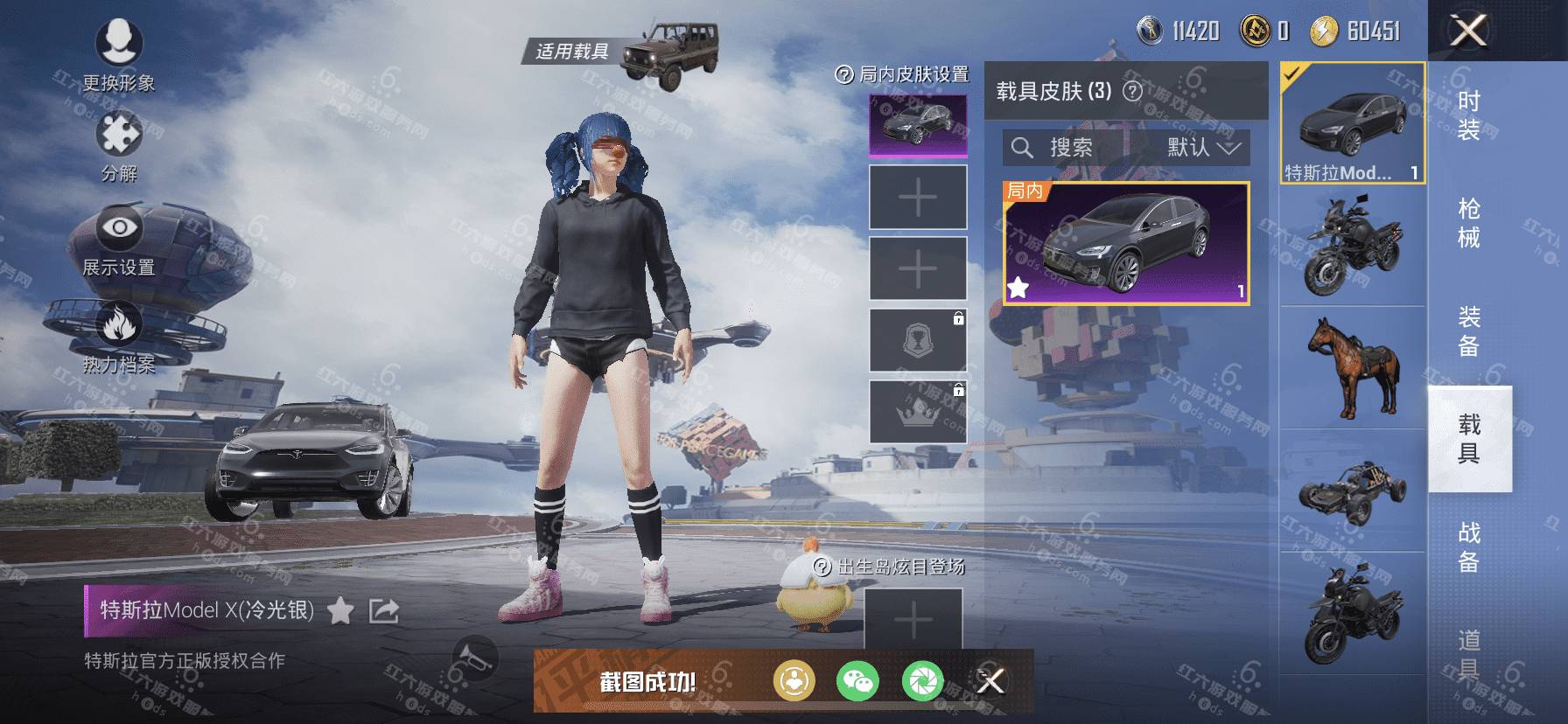The width and height of the screenshot is (1568, 724).
Task: Open 更换形象 change appearance
Action: click(118, 52)
